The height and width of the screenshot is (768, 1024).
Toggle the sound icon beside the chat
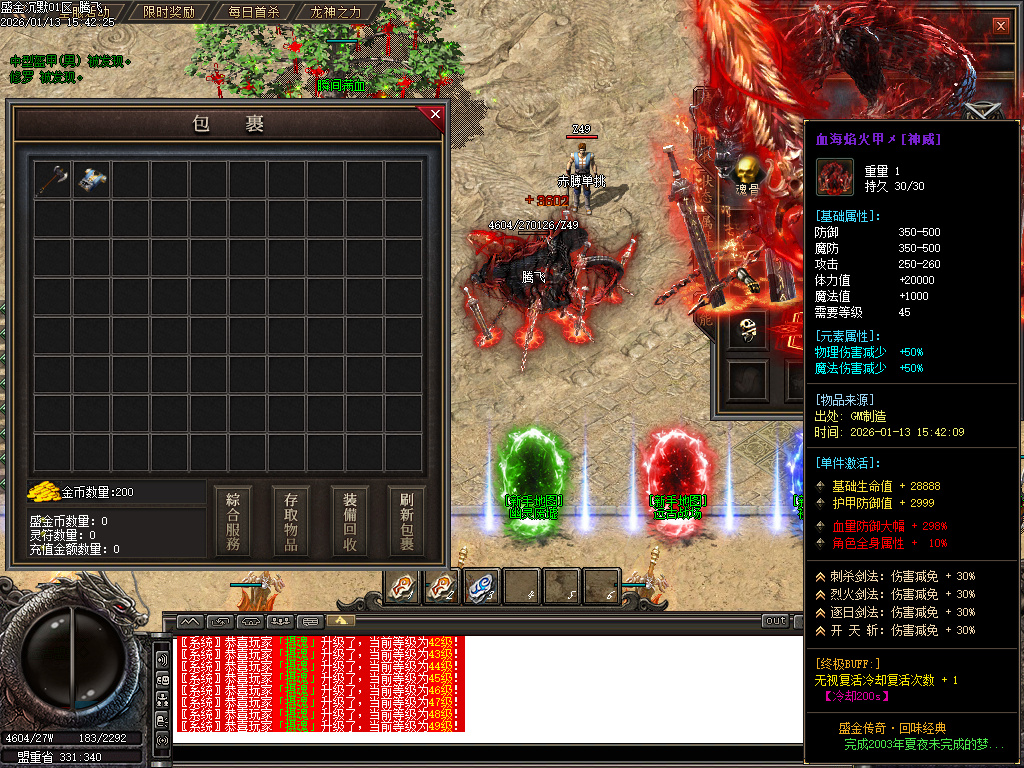pos(162,660)
